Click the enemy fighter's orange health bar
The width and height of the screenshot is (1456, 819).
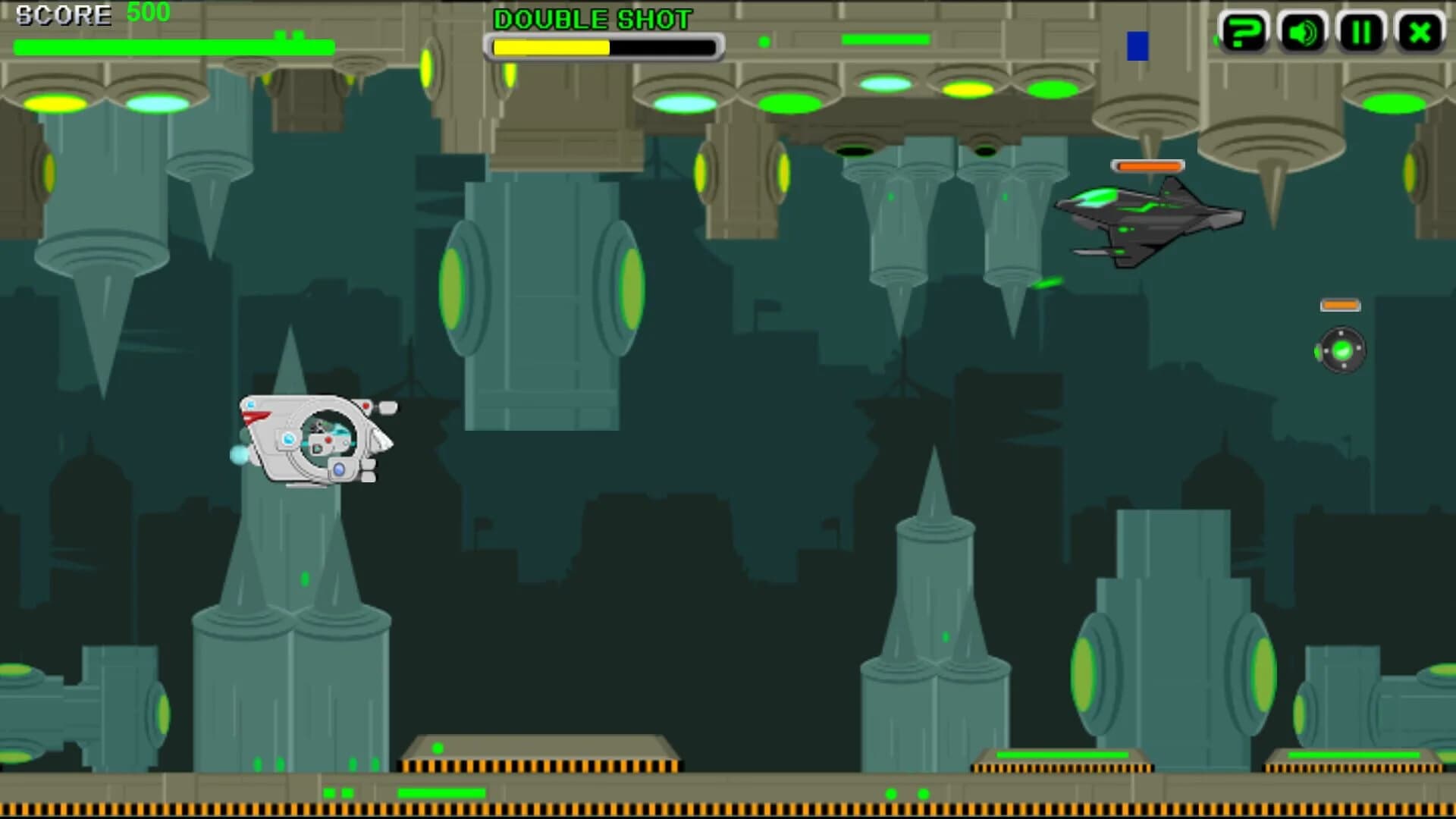[x=1147, y=165]
